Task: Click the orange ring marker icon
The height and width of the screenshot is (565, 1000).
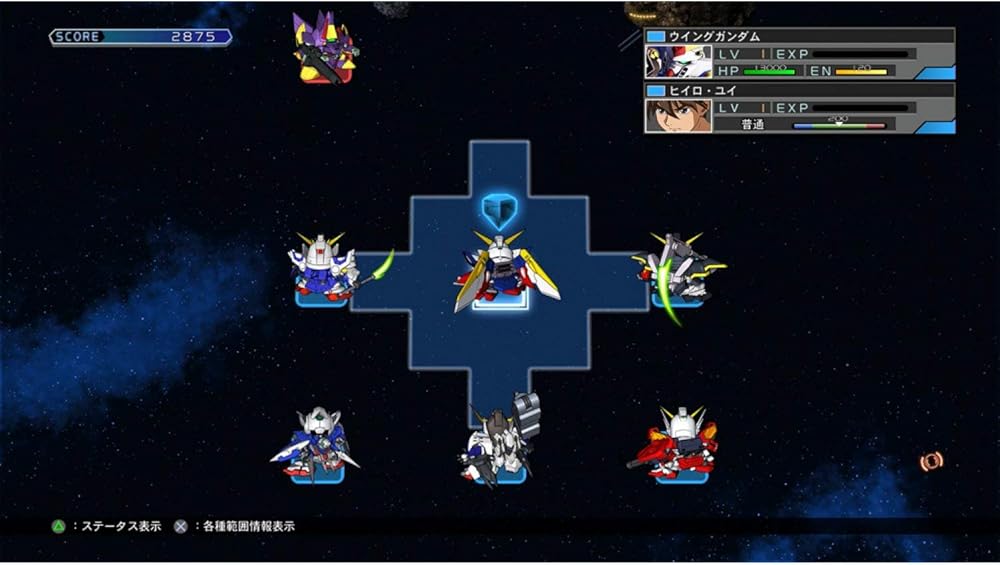Action: 931,461
